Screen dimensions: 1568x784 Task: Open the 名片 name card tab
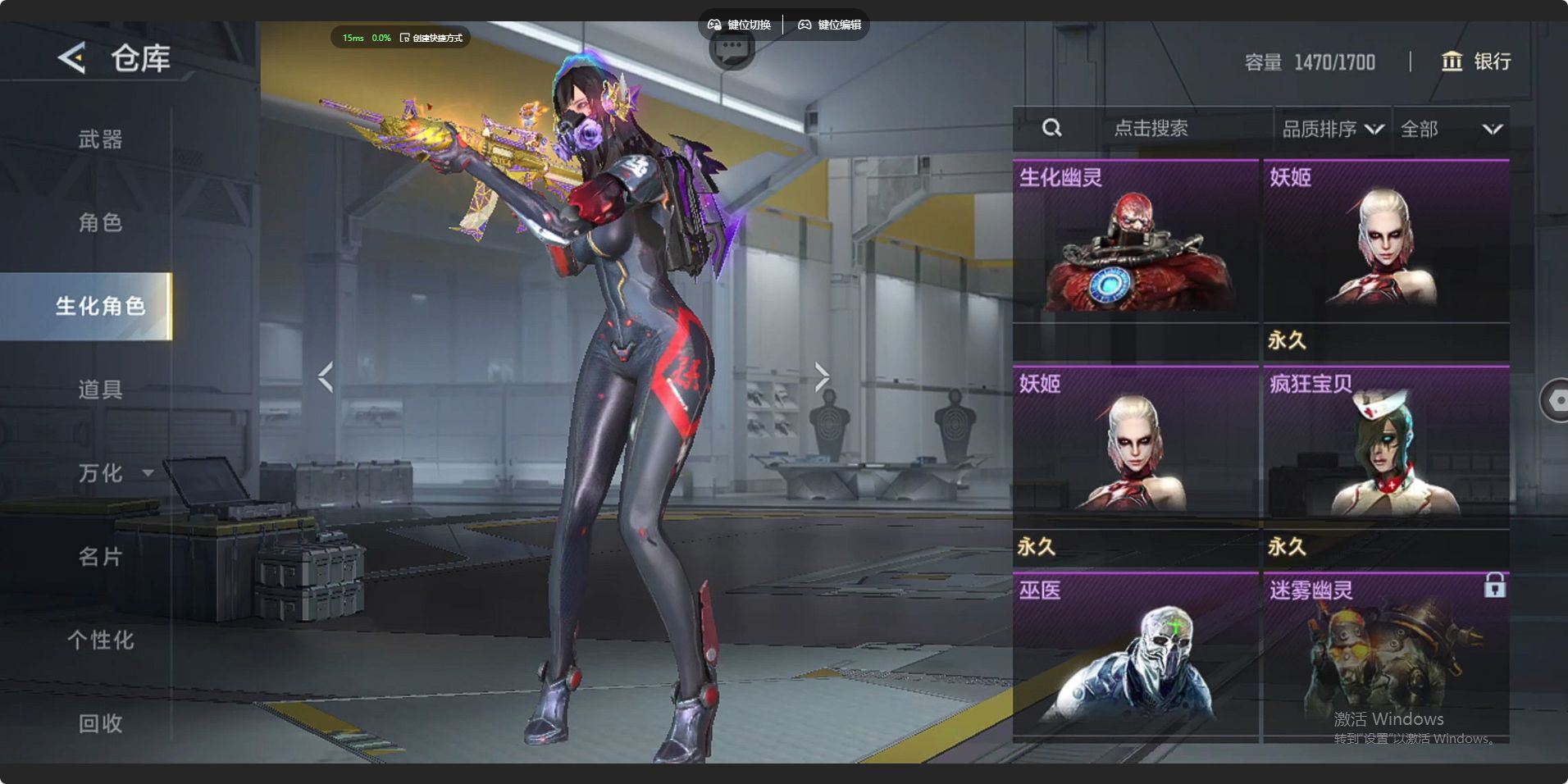[100, 557]
